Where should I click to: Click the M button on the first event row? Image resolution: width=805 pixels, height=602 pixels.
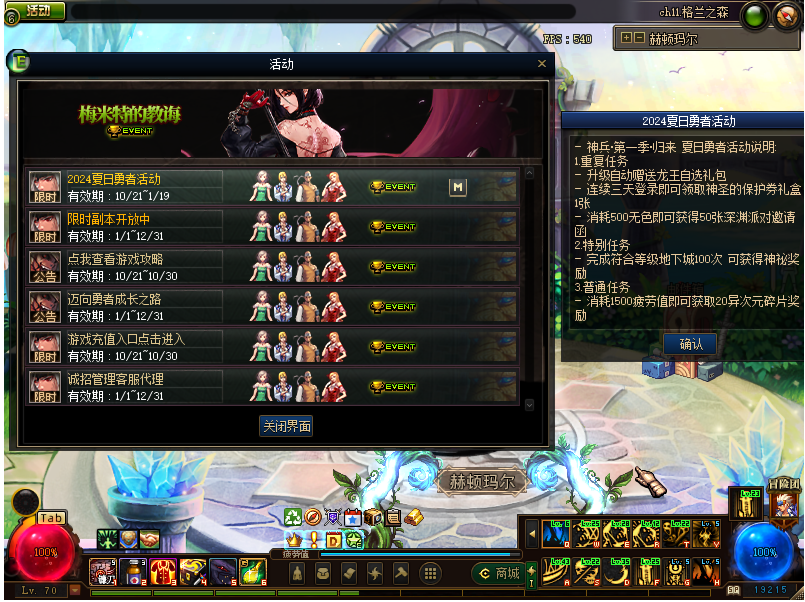pyautogui.click(x=458, y=187)
